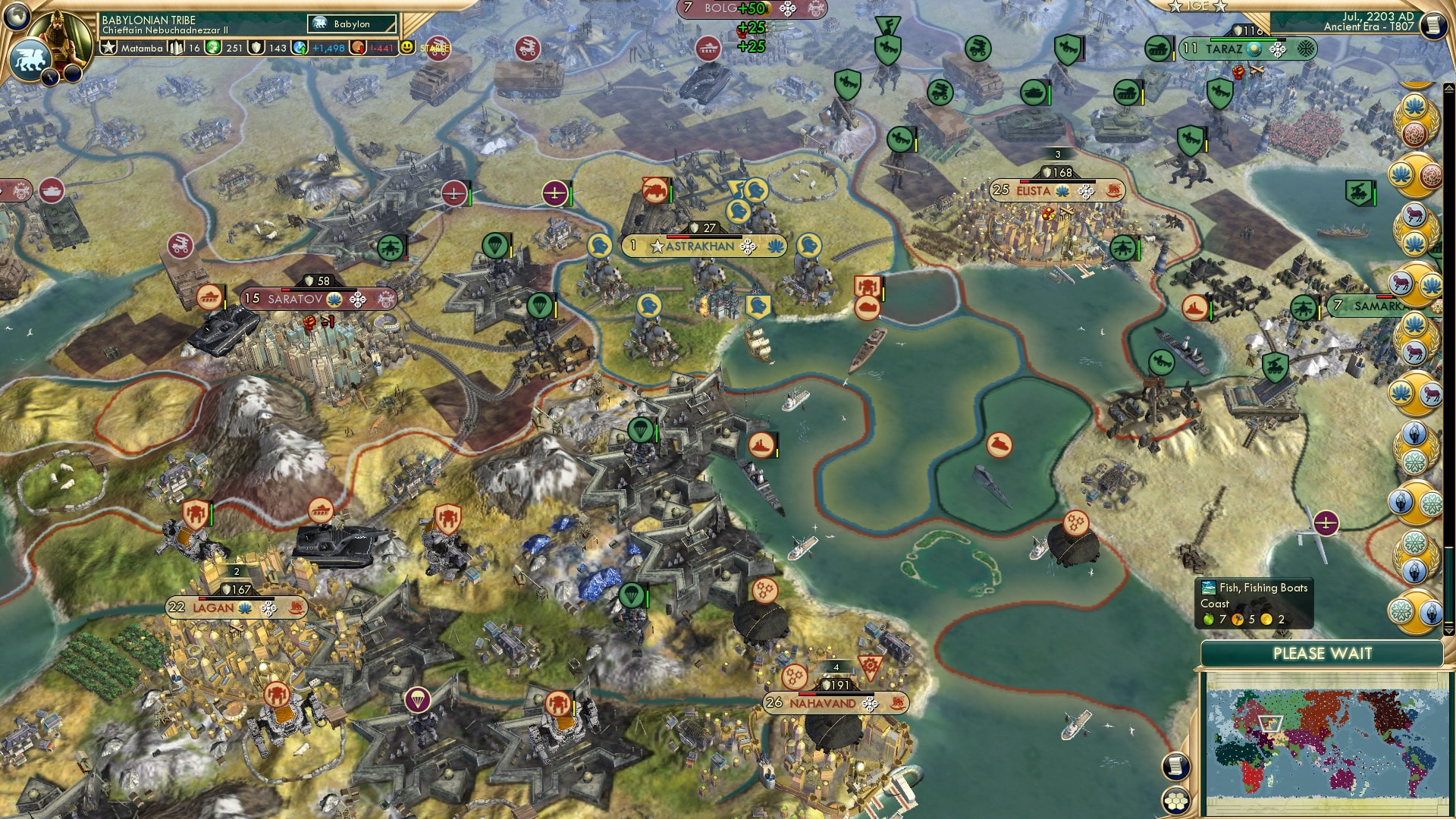
Task: Click a golden lotus notification bubble on right edge
Action: (1414, 106)
